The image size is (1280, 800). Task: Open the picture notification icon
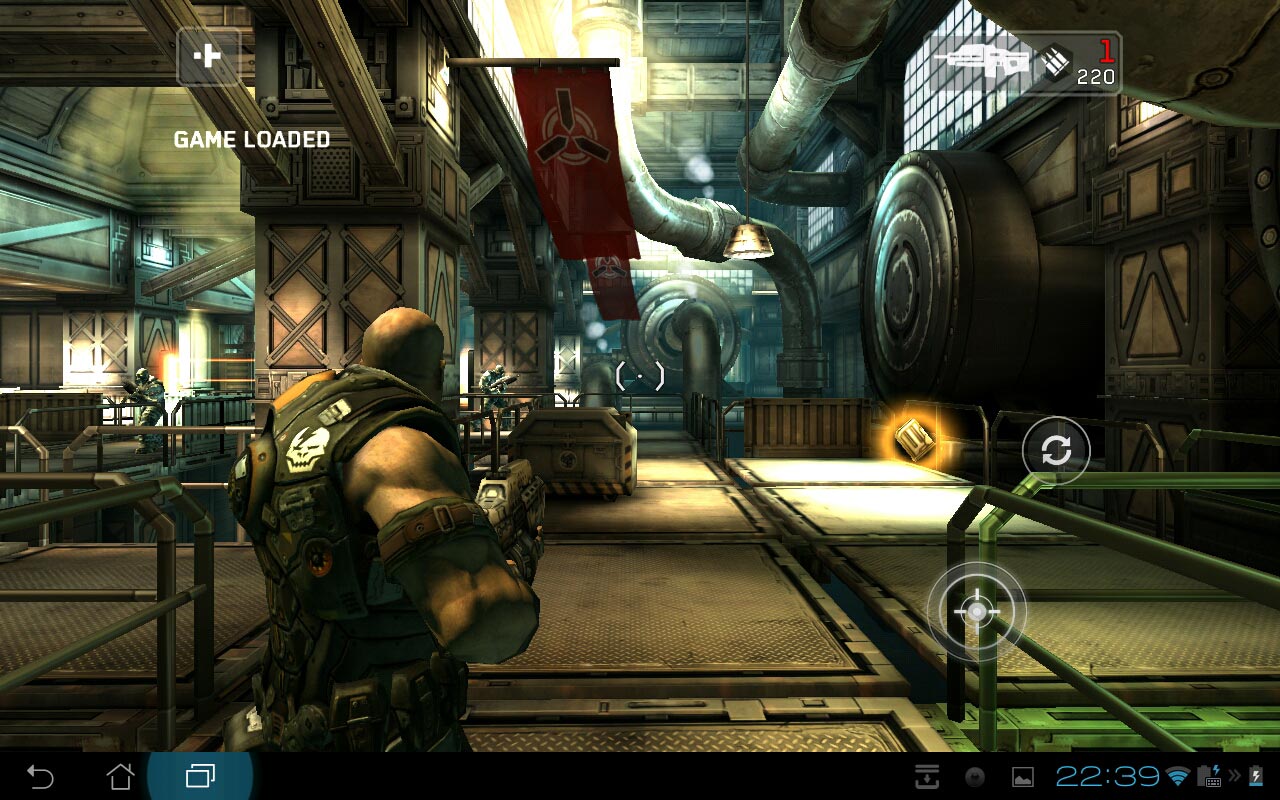click(1022, 776)
